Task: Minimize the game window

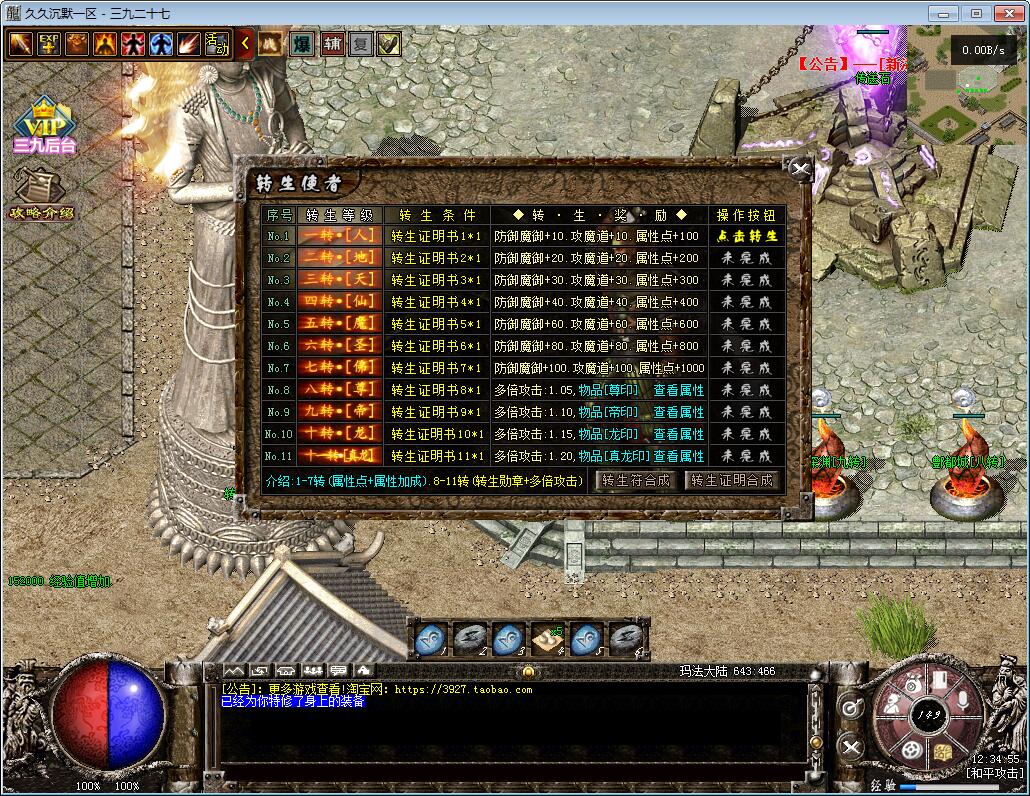Action: [942, 13]
